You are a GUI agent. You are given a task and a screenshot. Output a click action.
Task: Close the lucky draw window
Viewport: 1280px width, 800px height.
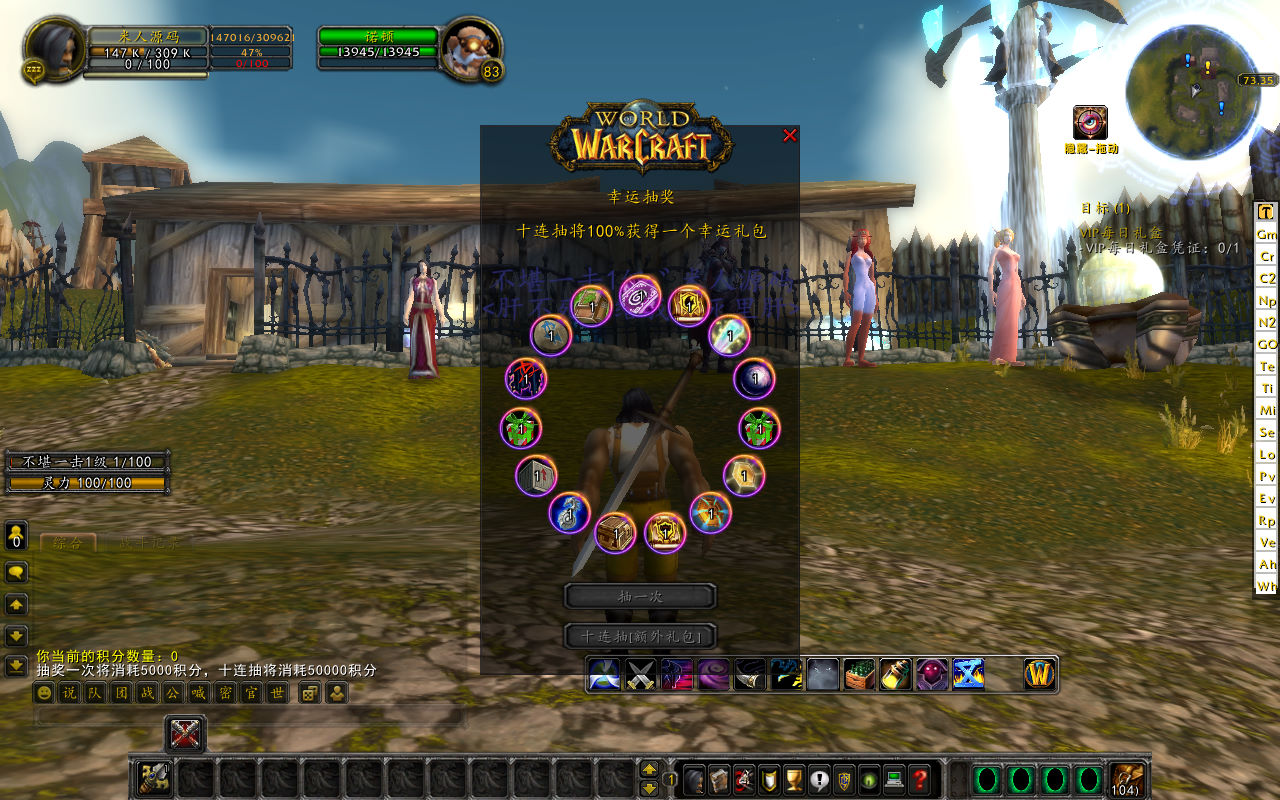790,135
